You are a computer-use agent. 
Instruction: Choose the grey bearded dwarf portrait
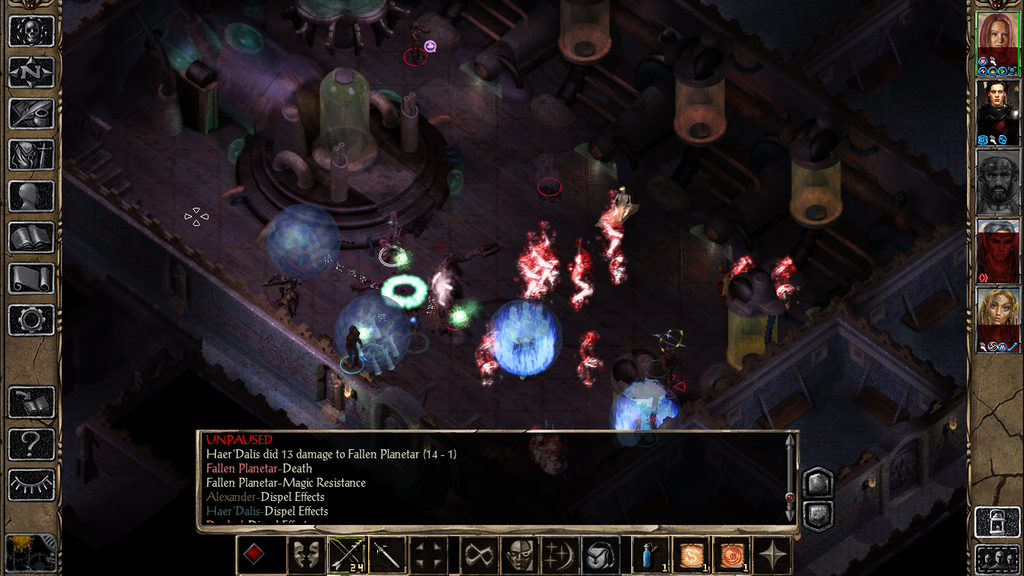pos(997,180)
